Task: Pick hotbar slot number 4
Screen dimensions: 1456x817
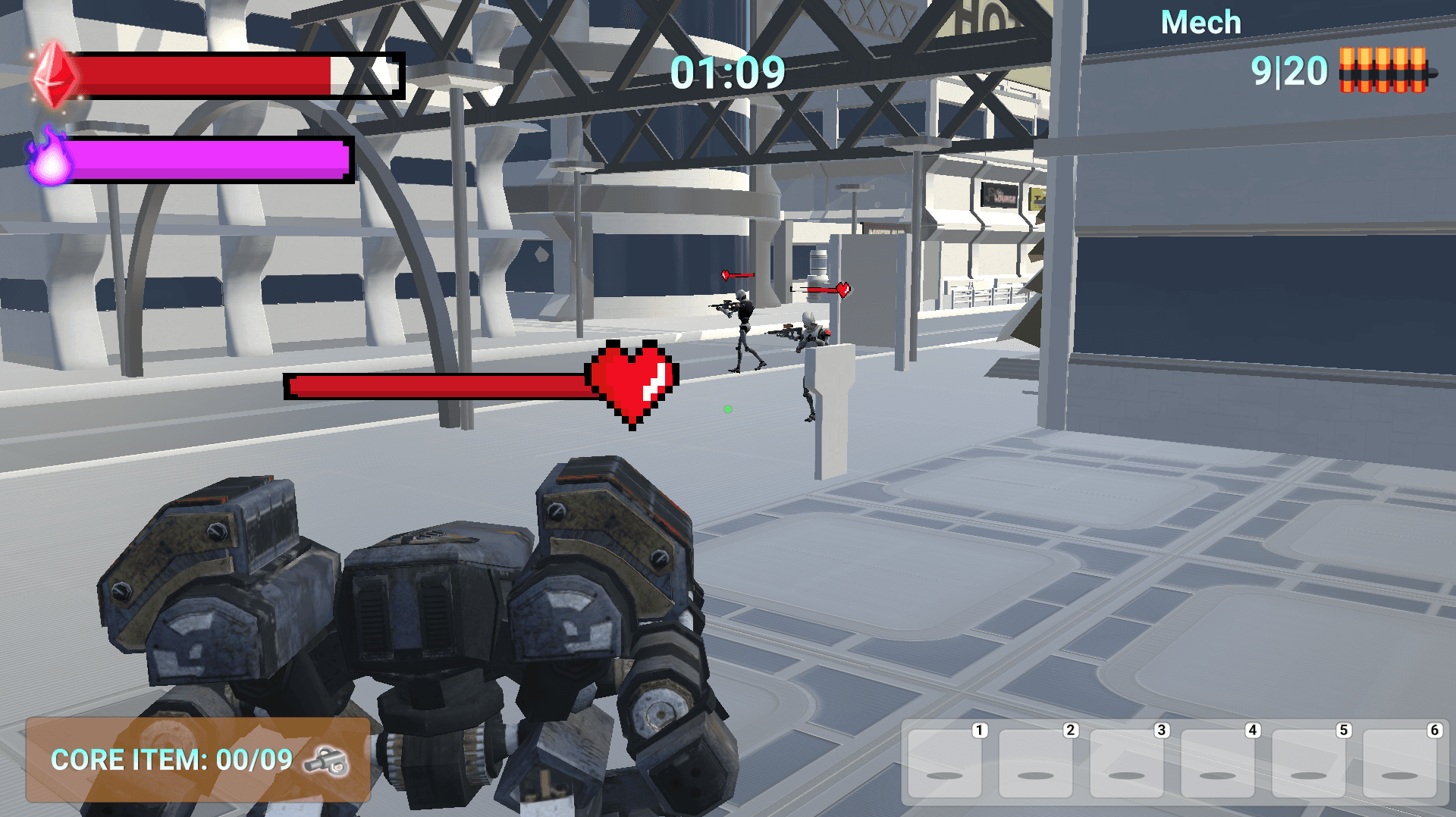Action: [x=1218, y=764]
